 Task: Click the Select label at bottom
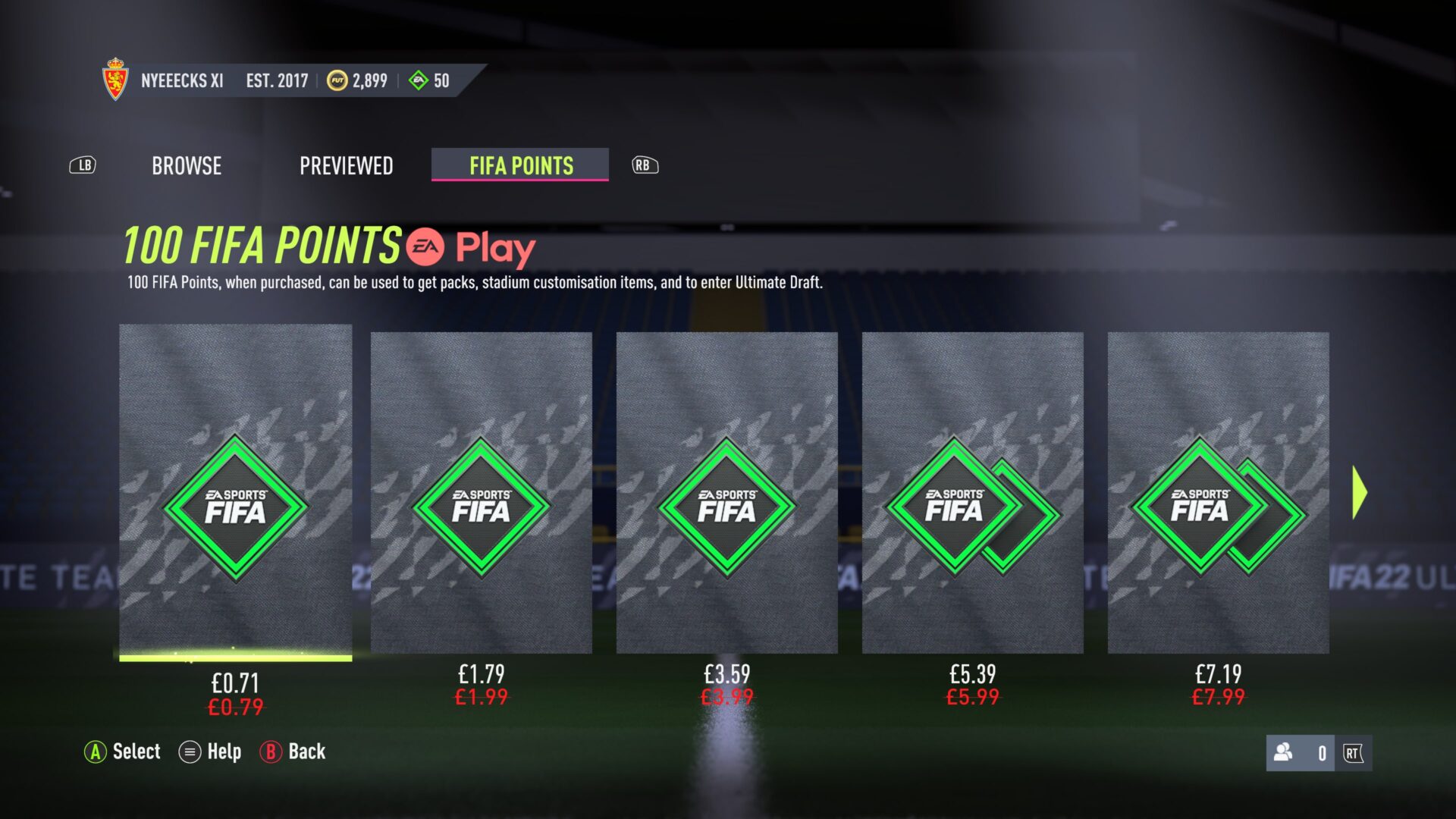point(136,752)
